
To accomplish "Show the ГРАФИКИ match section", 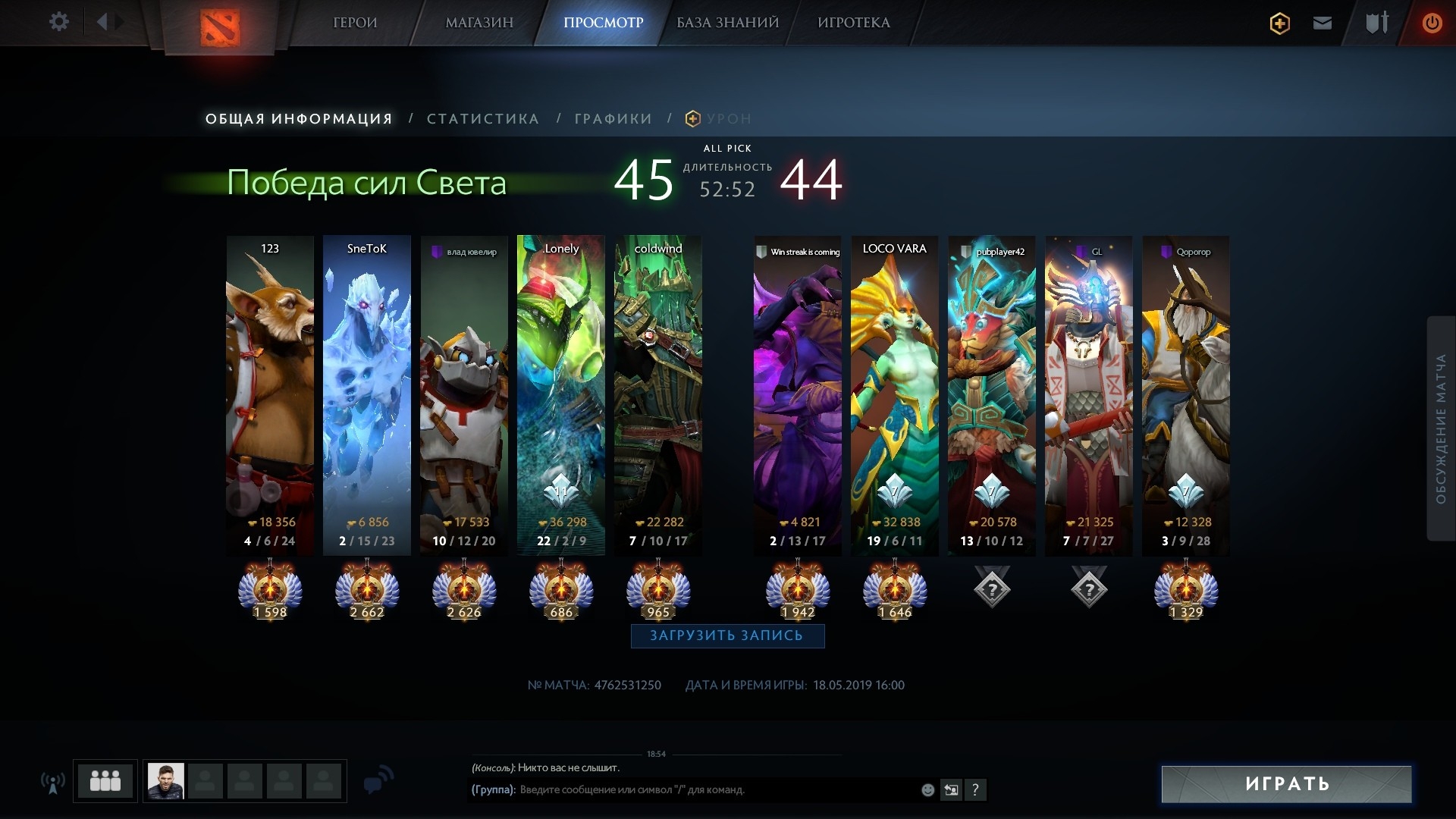I will coord(613,119).
